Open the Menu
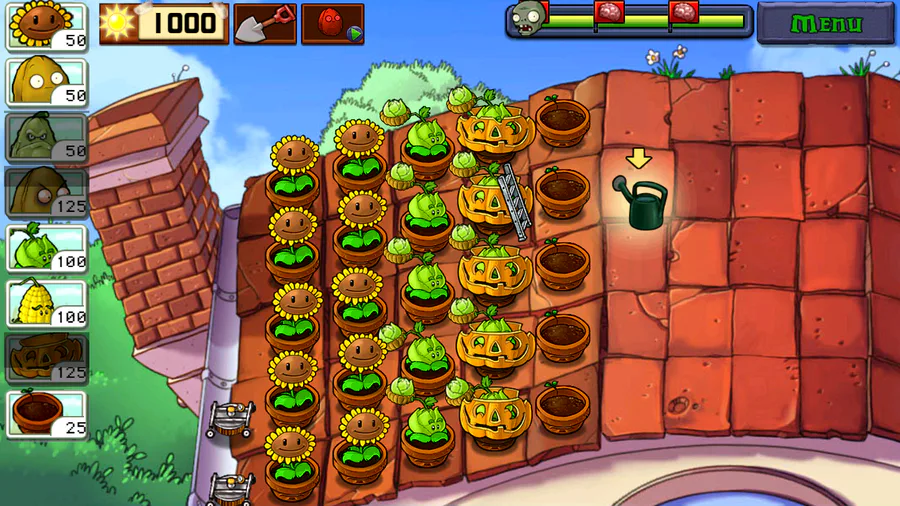 (825, 23)
